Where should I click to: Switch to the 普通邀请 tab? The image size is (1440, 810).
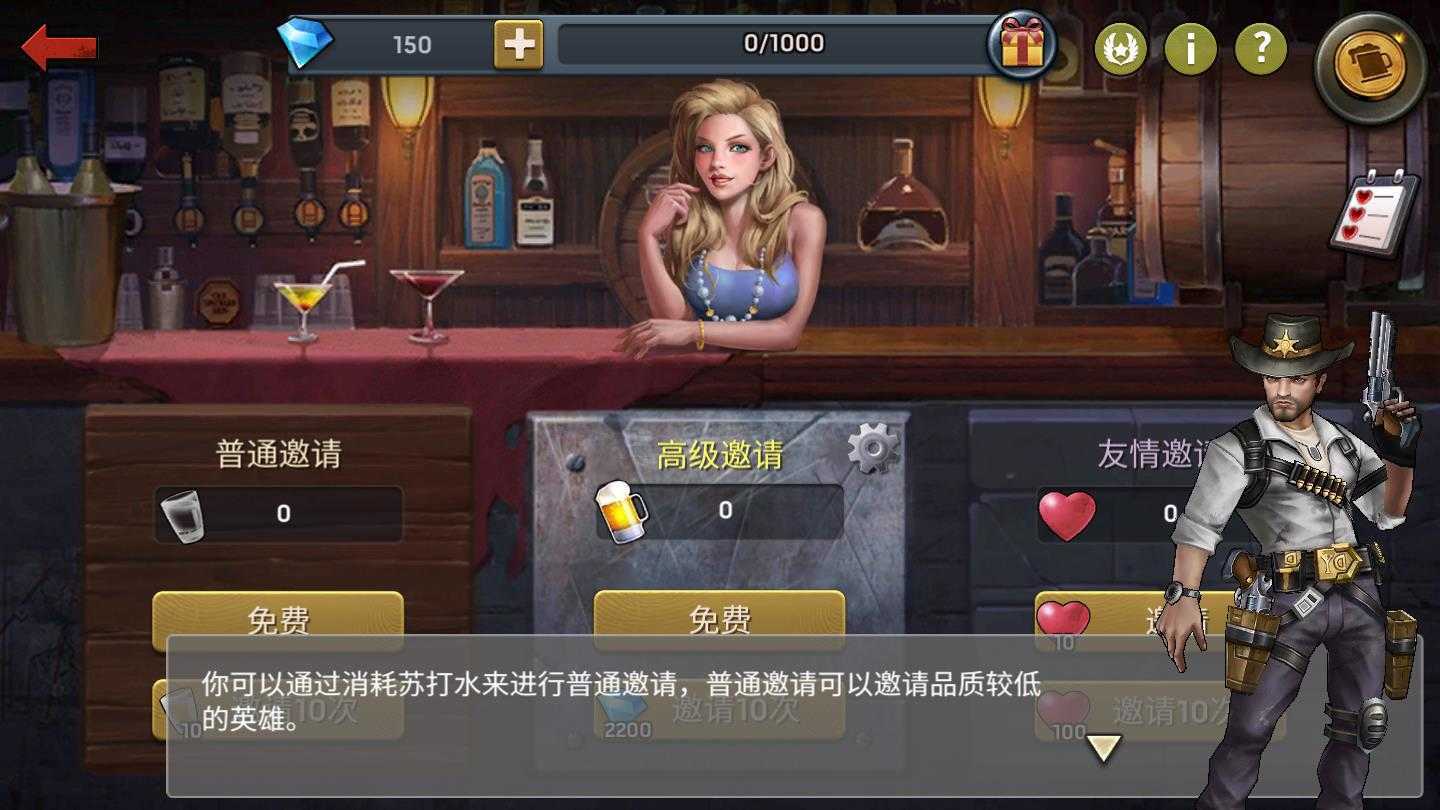tap(280, 452)
